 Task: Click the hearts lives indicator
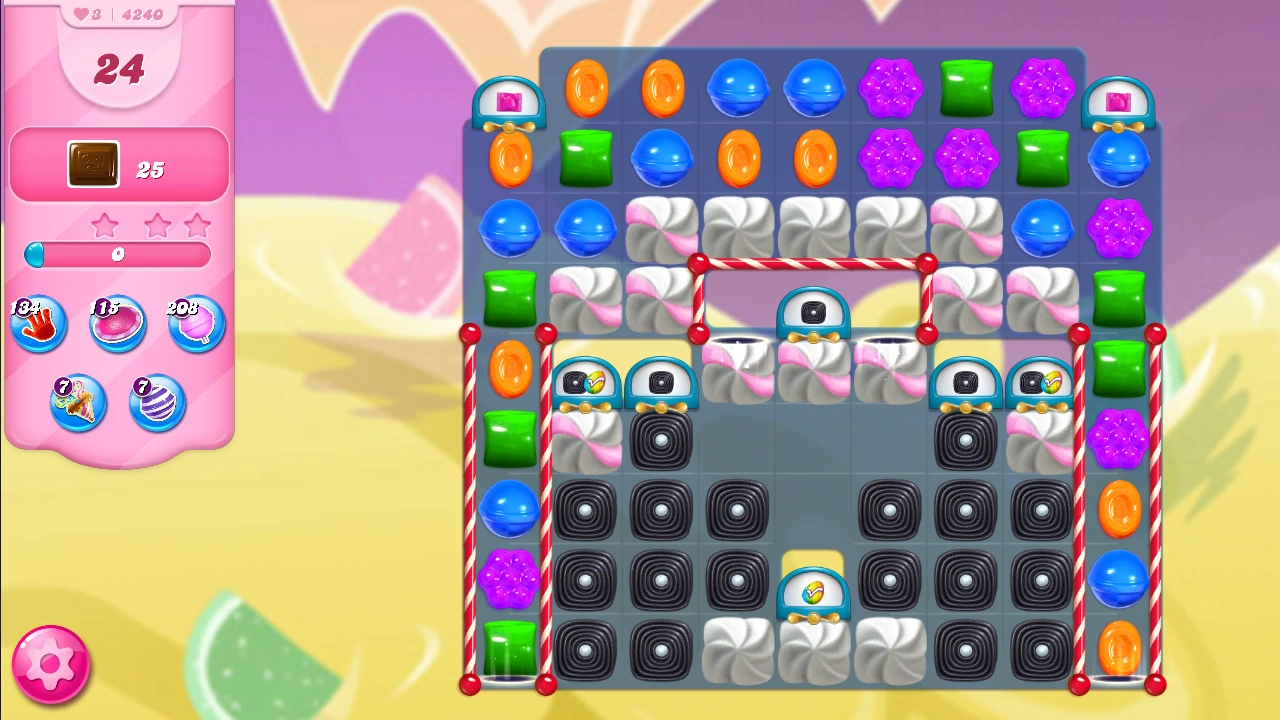pos(78,13)
